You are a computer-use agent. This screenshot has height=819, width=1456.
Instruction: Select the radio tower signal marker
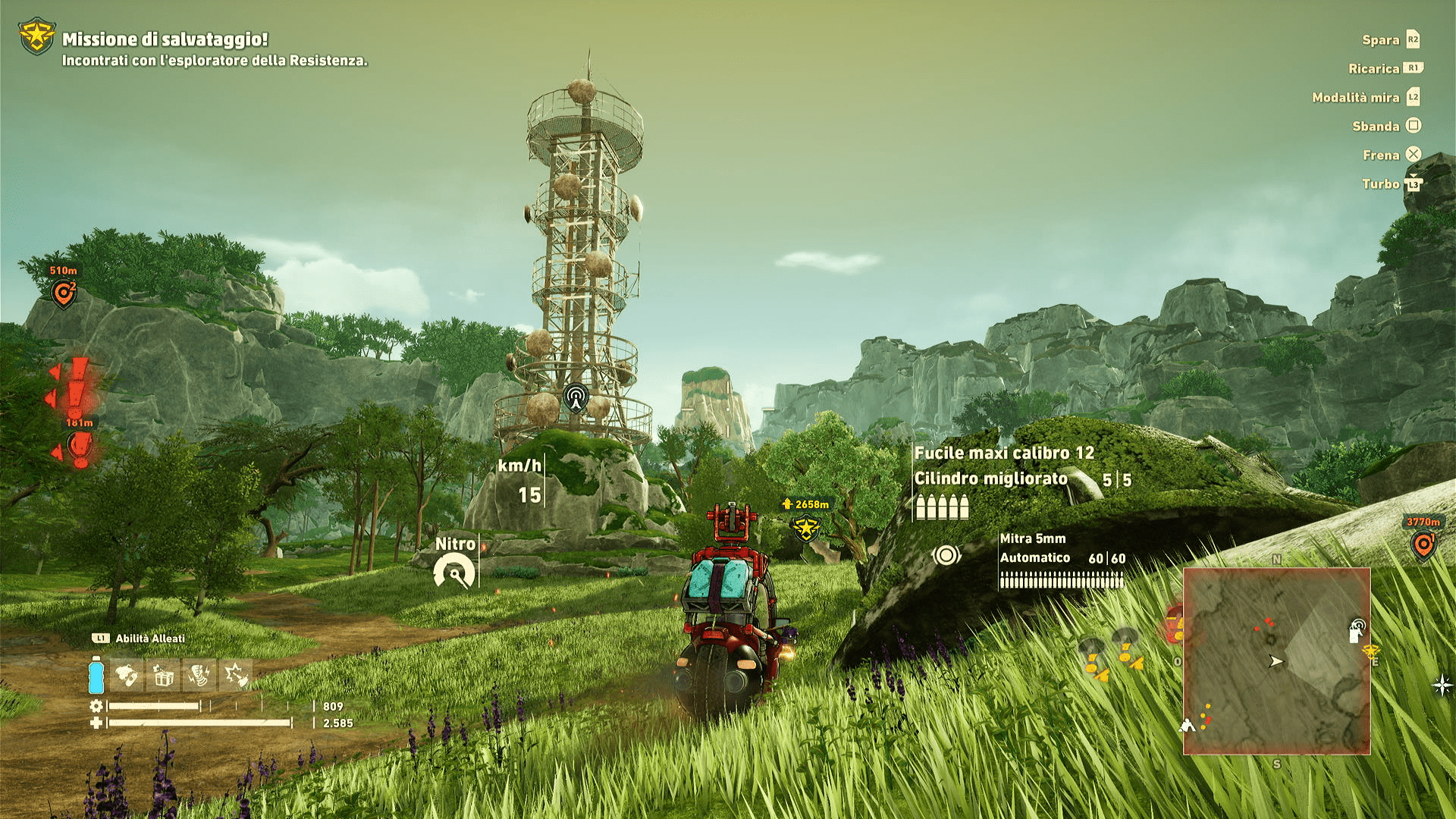576,397
